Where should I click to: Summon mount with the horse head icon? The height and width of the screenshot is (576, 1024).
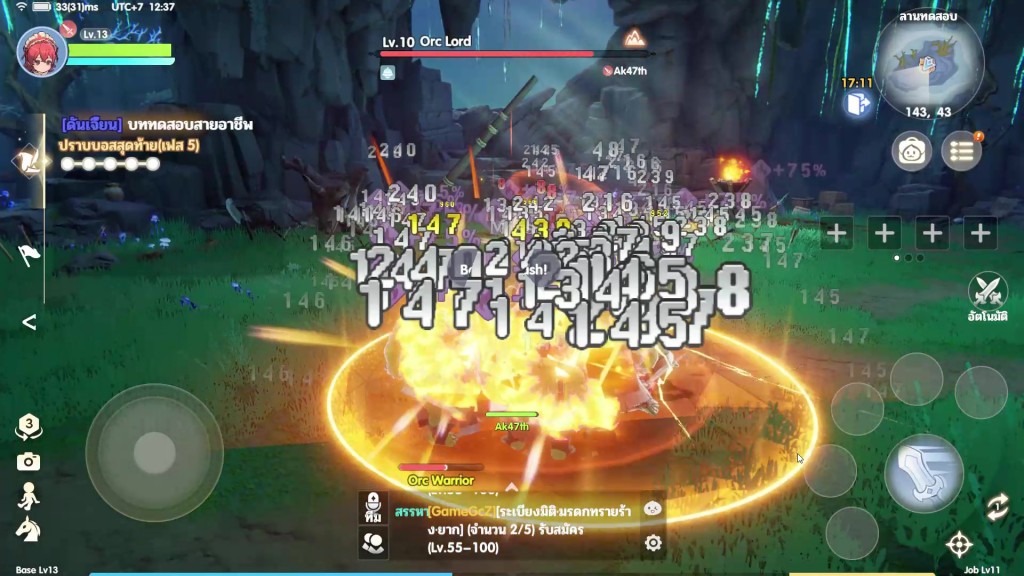(28, 530)
